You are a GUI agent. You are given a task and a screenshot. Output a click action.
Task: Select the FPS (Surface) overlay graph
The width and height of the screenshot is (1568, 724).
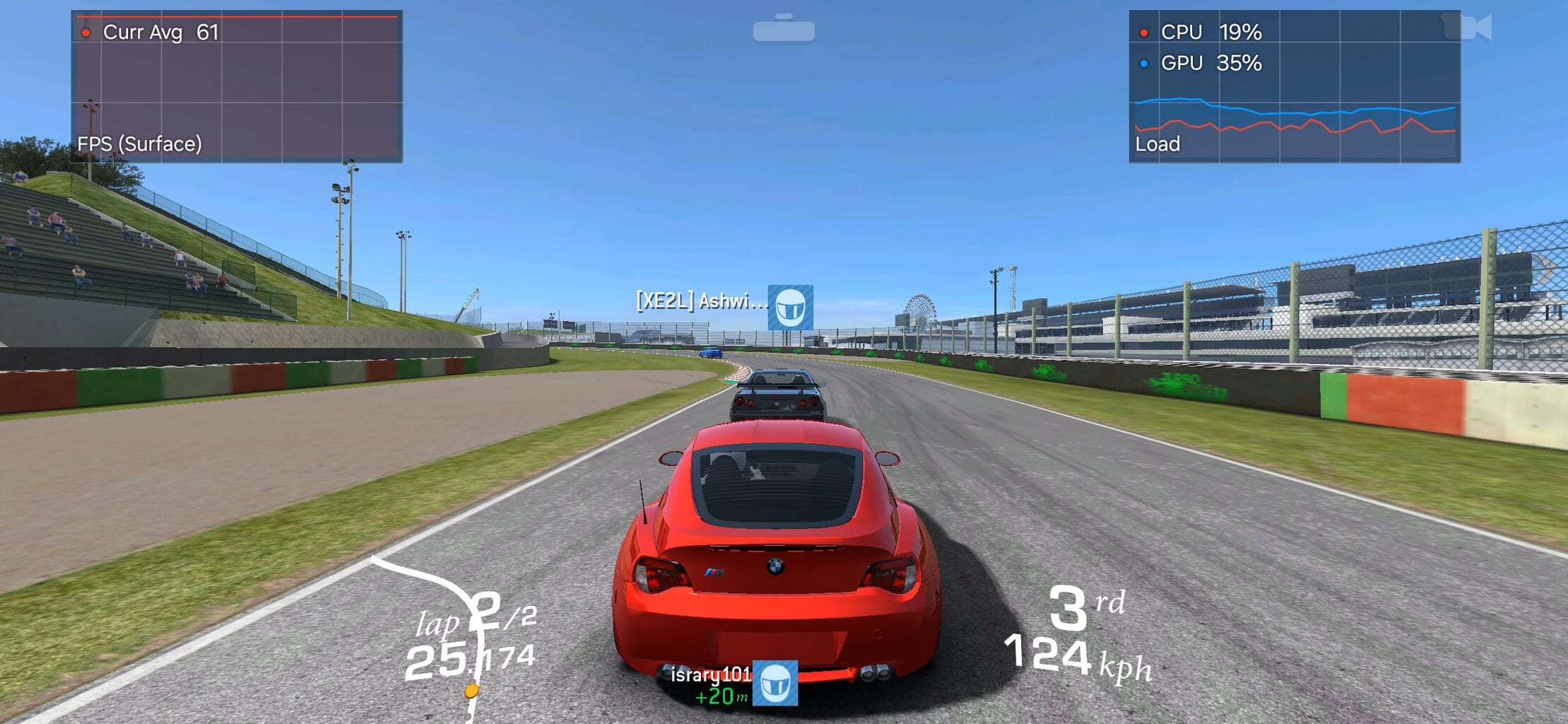tap(237, 86)
